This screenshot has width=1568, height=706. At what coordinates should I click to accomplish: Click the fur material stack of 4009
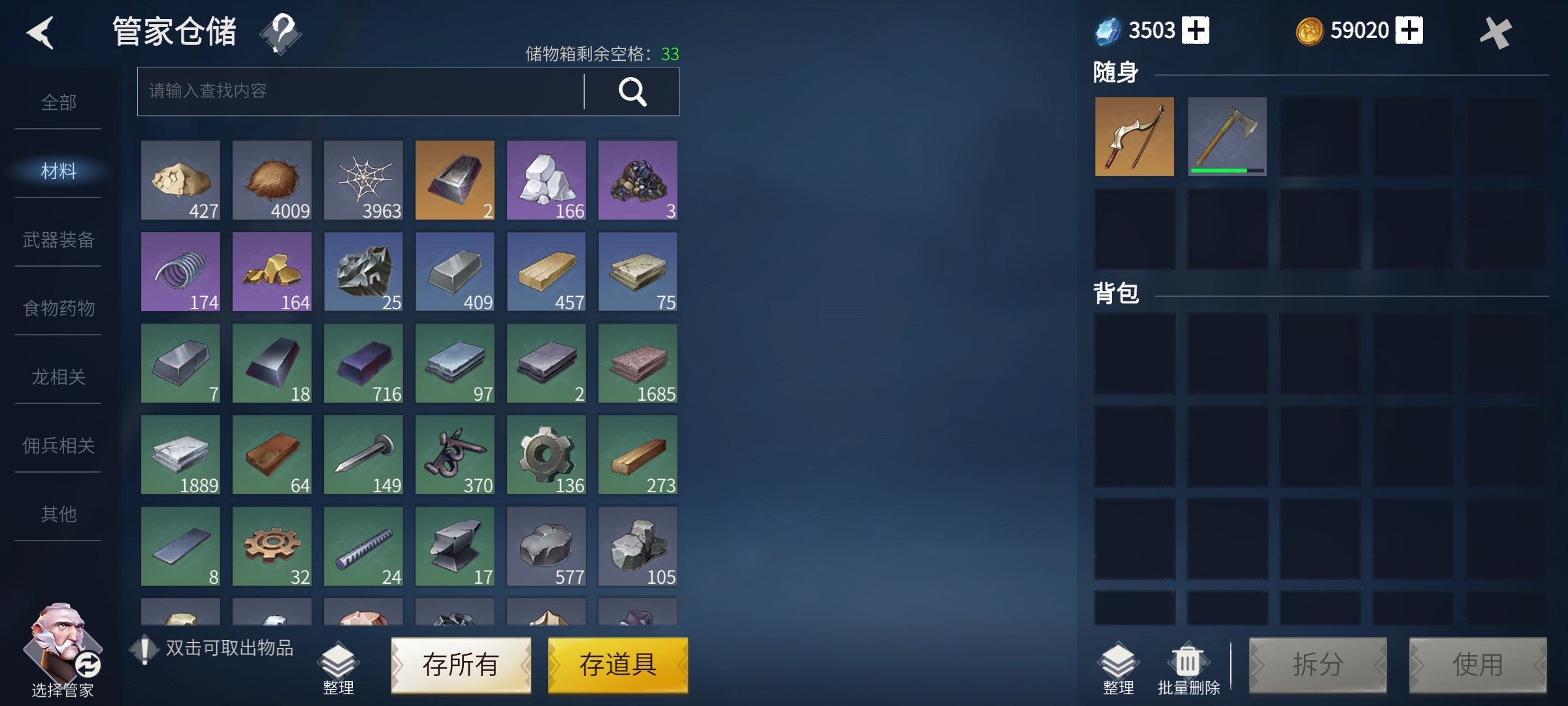[x=272, y=180]
